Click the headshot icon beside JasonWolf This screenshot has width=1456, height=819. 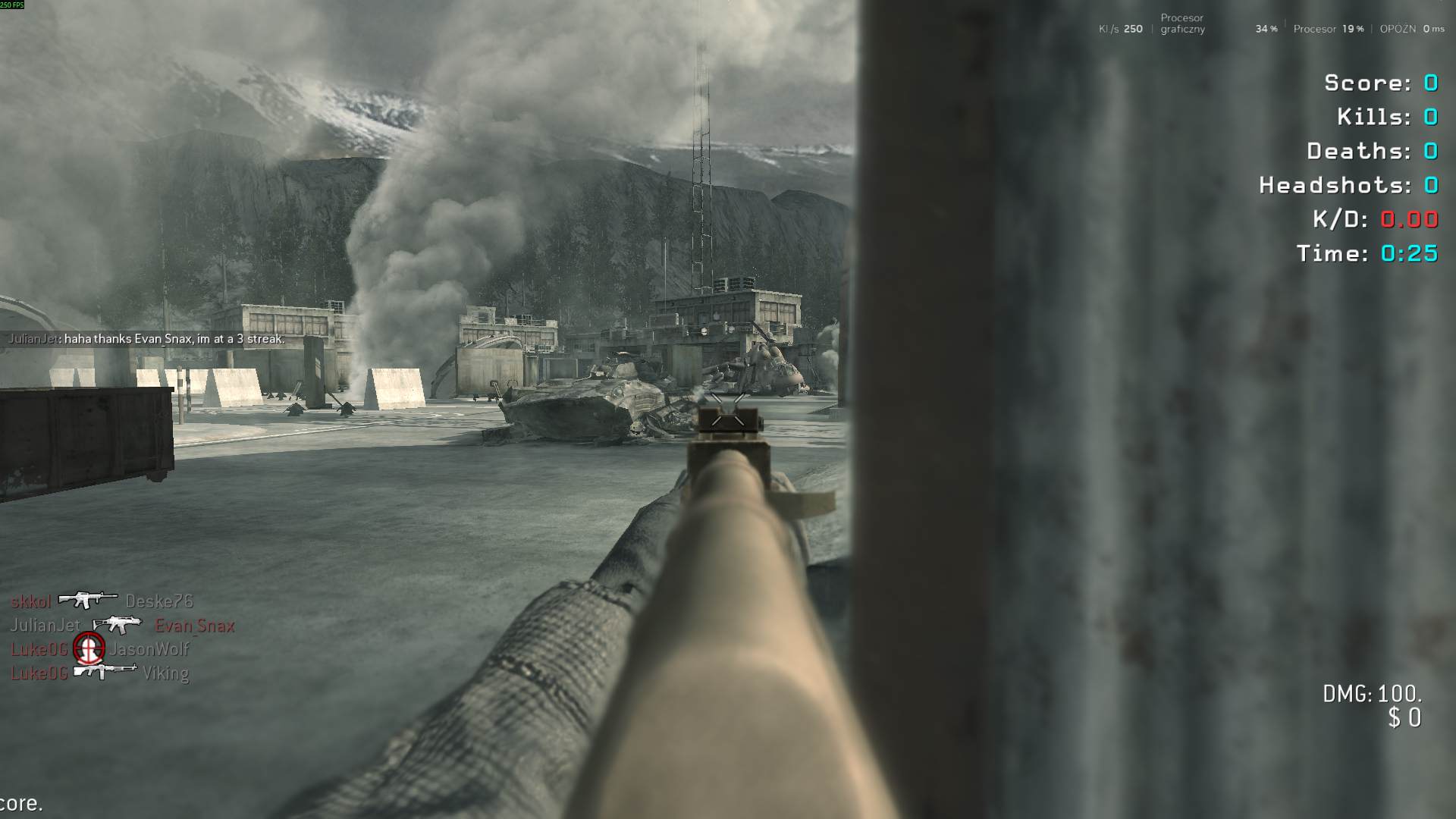coord(88,648)
